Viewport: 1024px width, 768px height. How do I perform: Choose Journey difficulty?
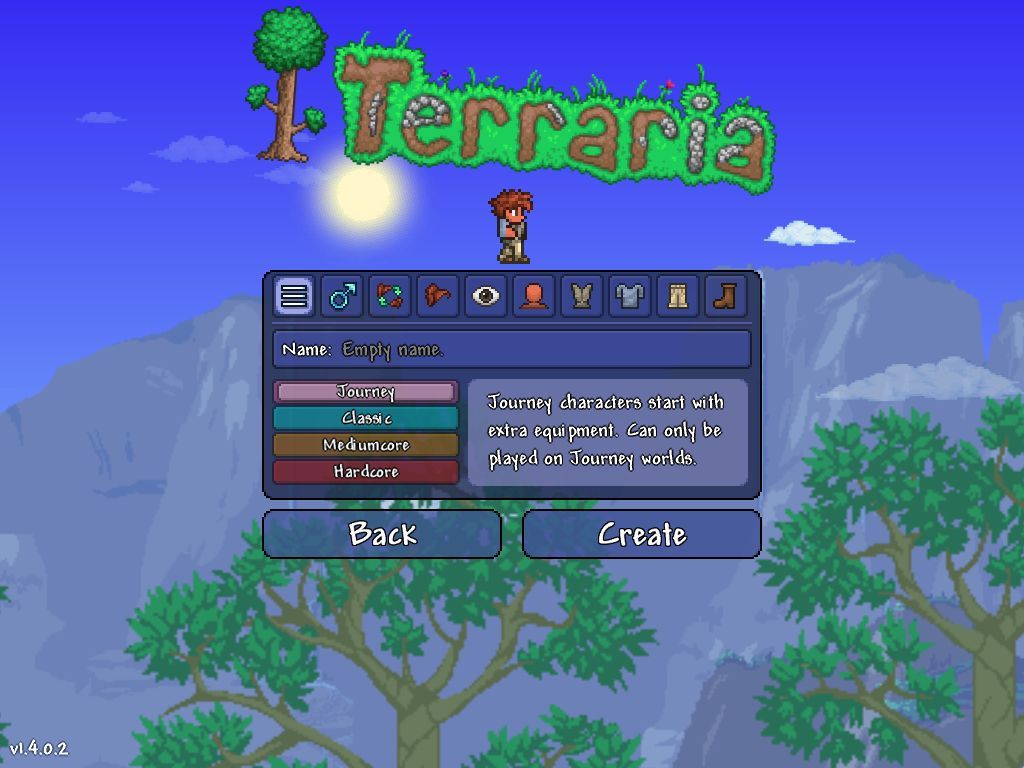coord(366,392)
